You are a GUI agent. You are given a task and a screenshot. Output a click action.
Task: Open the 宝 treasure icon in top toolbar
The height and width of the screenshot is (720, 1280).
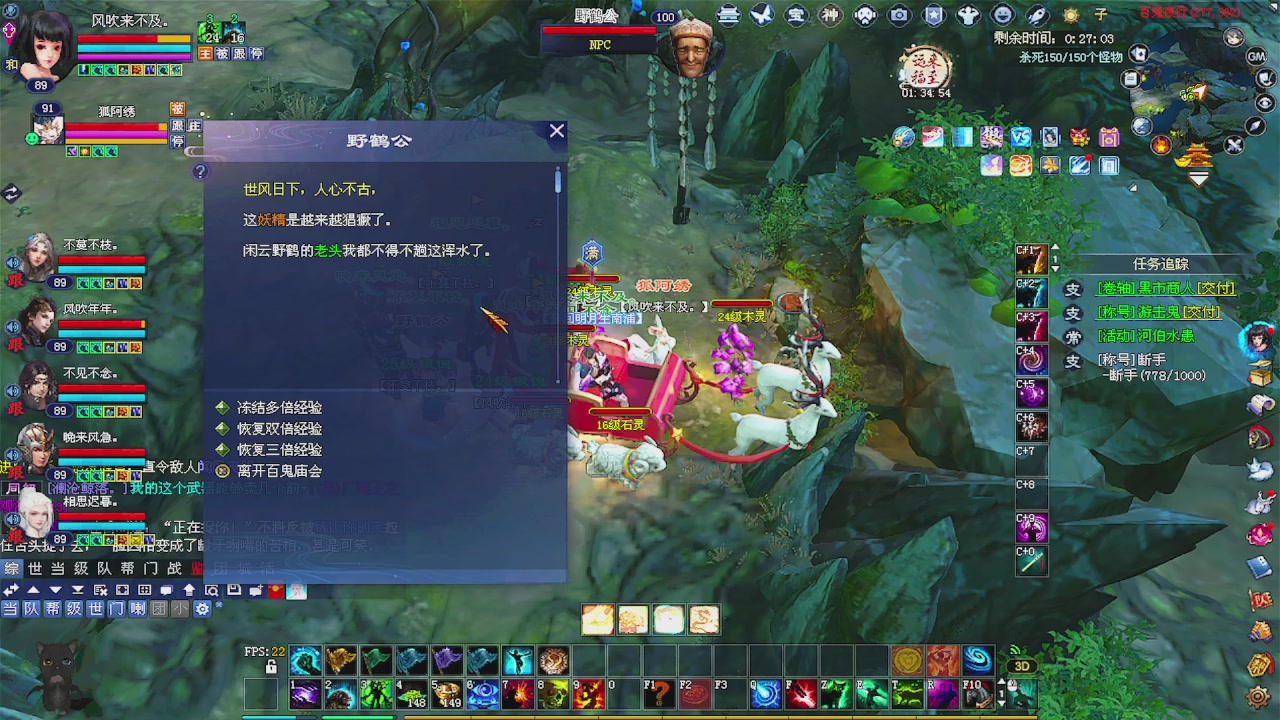(795, 14)
